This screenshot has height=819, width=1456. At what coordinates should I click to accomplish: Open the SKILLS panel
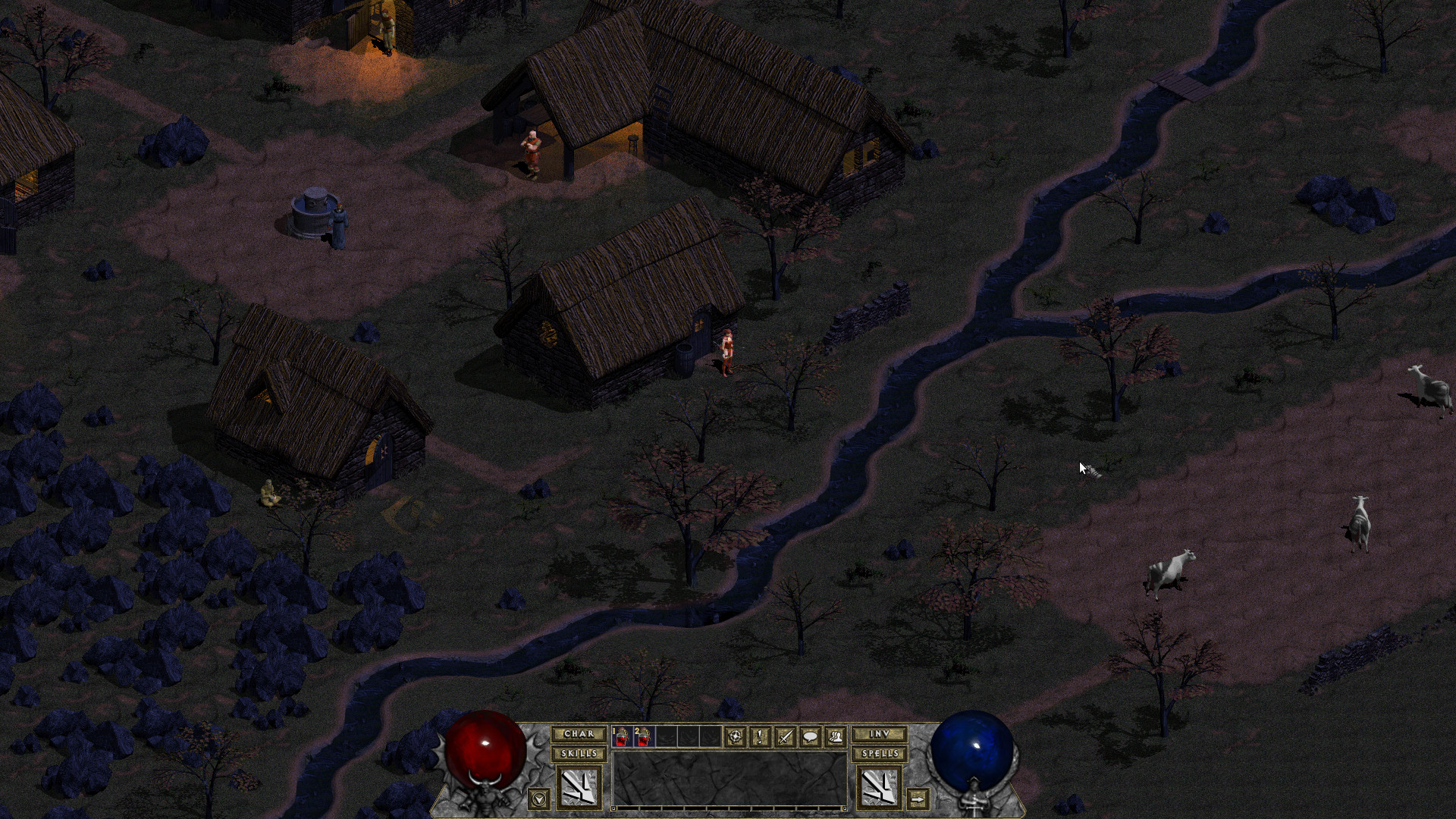[x=579, y=754]
